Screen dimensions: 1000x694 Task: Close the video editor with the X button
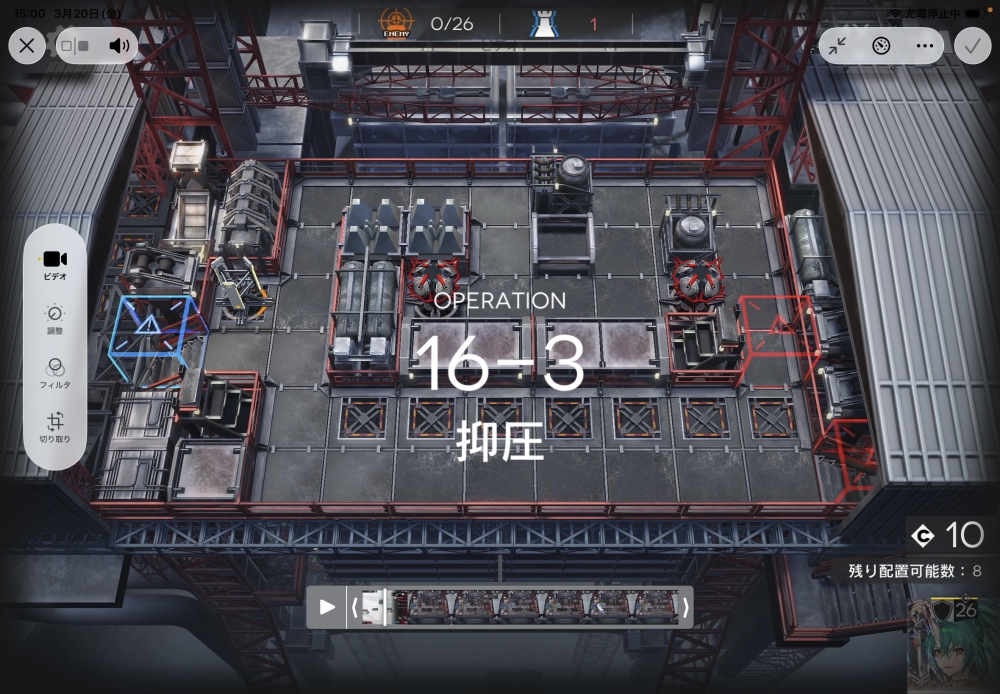click(27, 45)
